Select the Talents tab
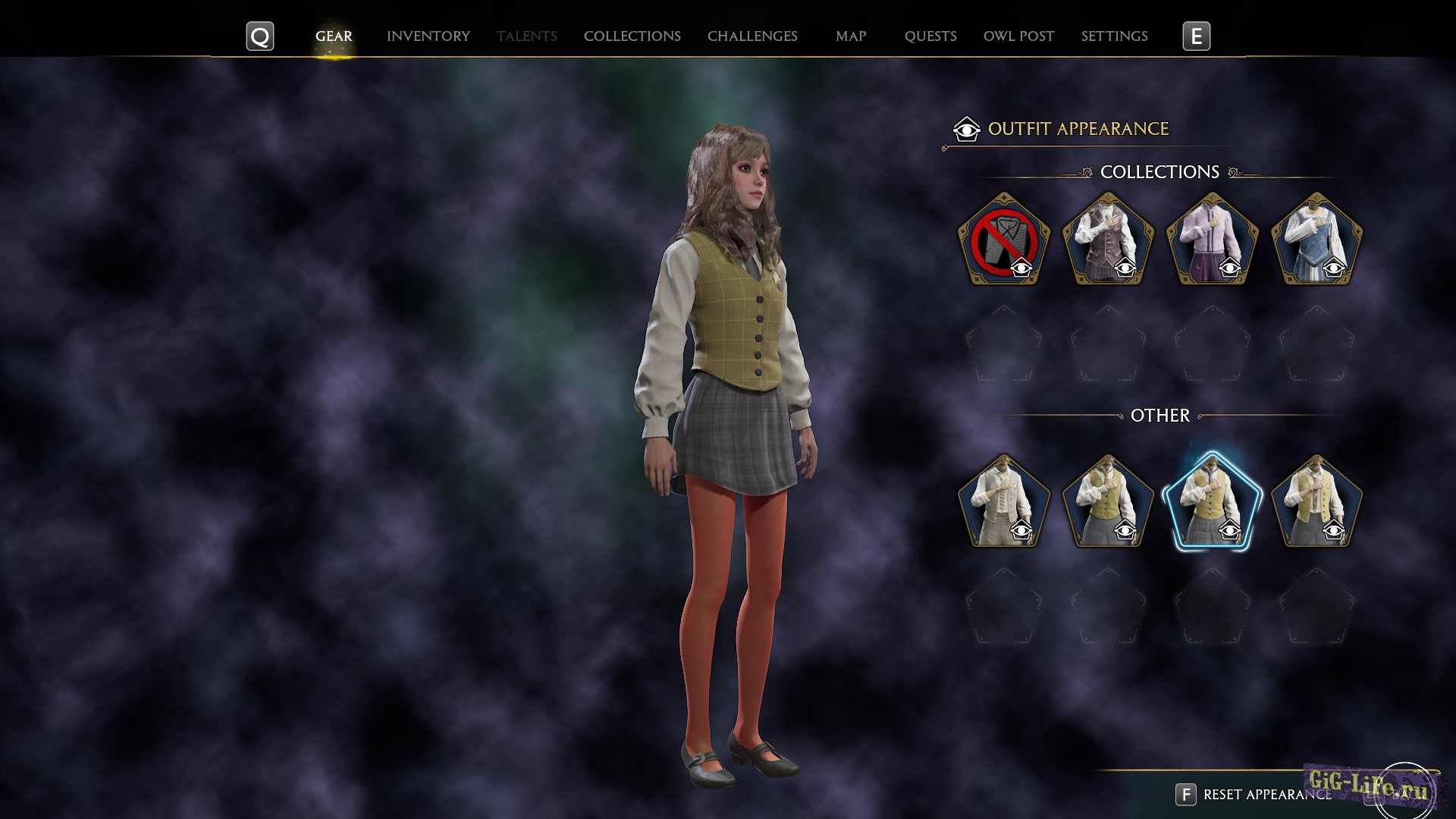This screenshot has height=819, width=1456. tap(526, 36)
